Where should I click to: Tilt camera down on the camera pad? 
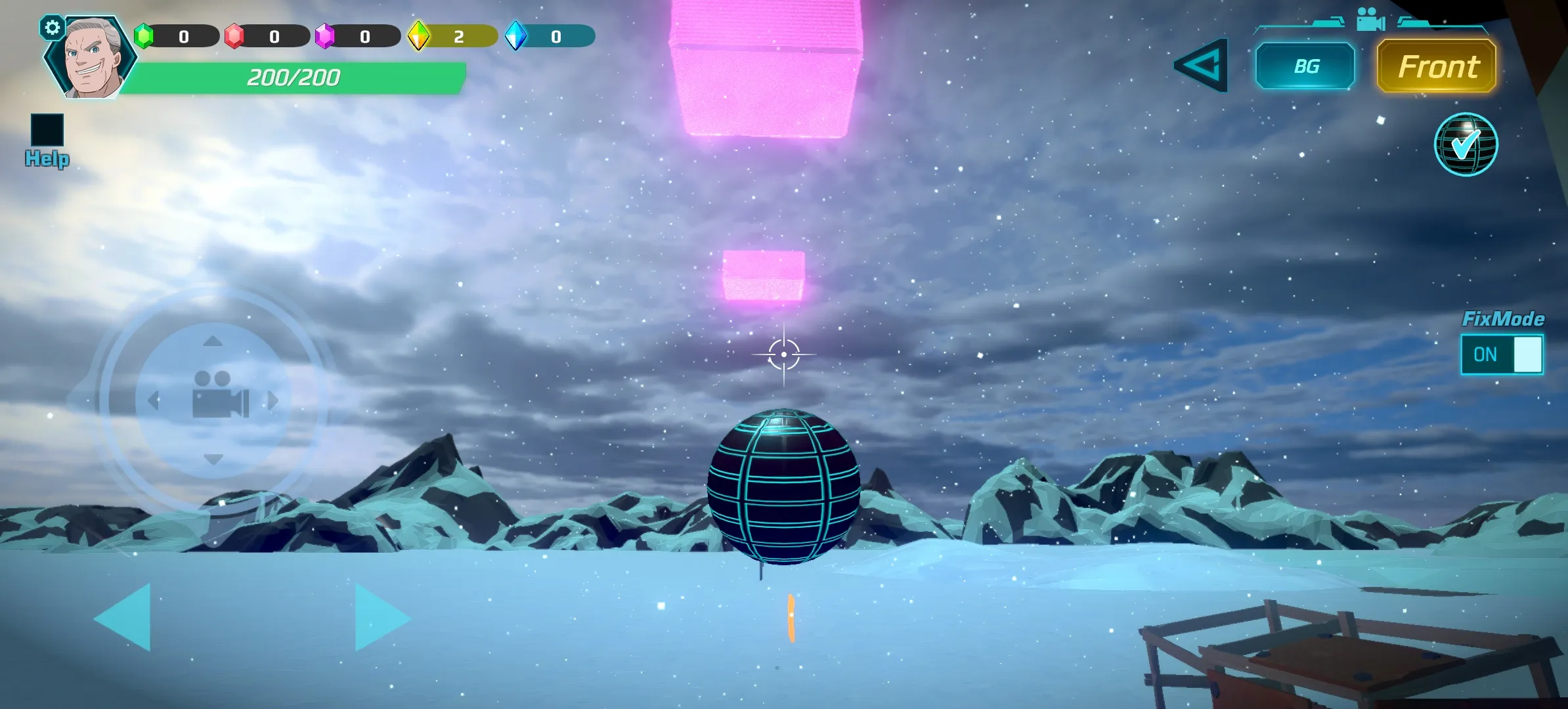click(x=213, y=459)
